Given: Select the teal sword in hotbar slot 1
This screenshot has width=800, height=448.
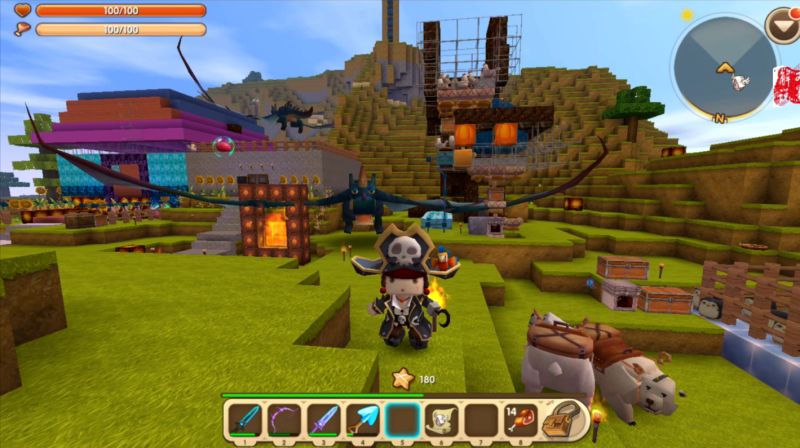Looking at the screenshot, I should point(245,420).
